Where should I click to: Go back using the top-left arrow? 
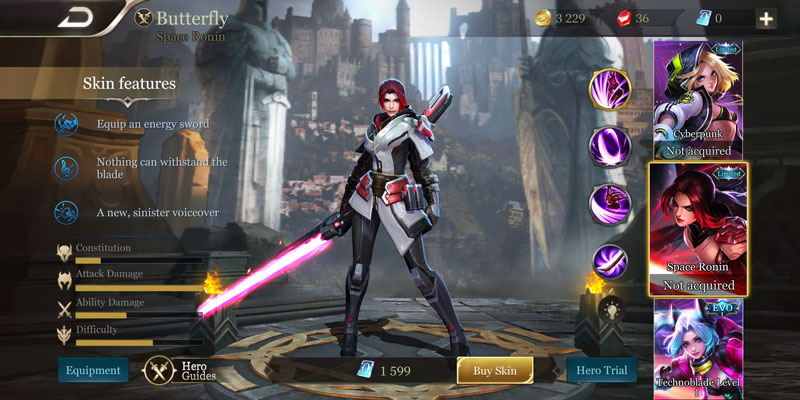76,18
